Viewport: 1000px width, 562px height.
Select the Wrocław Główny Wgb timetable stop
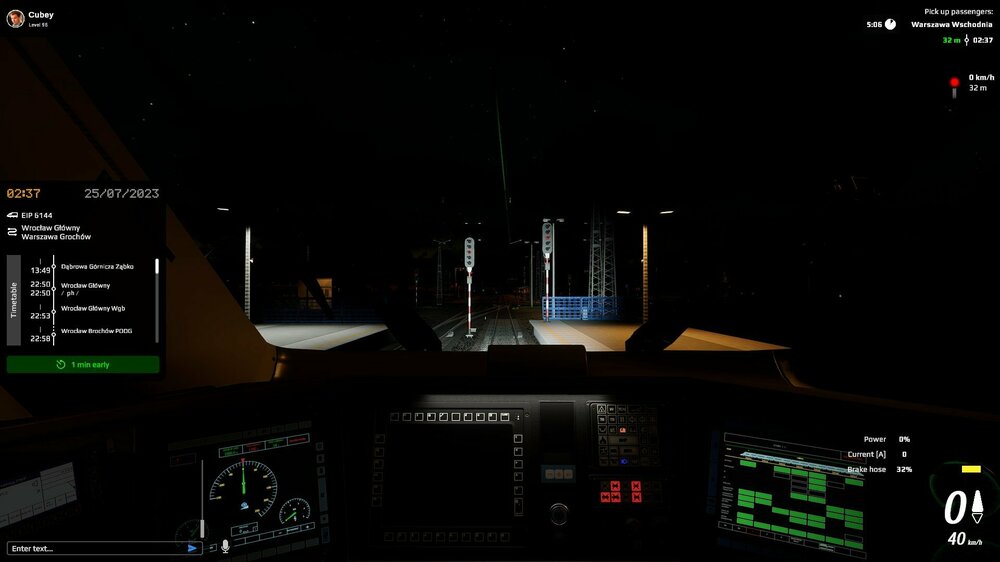93,308
